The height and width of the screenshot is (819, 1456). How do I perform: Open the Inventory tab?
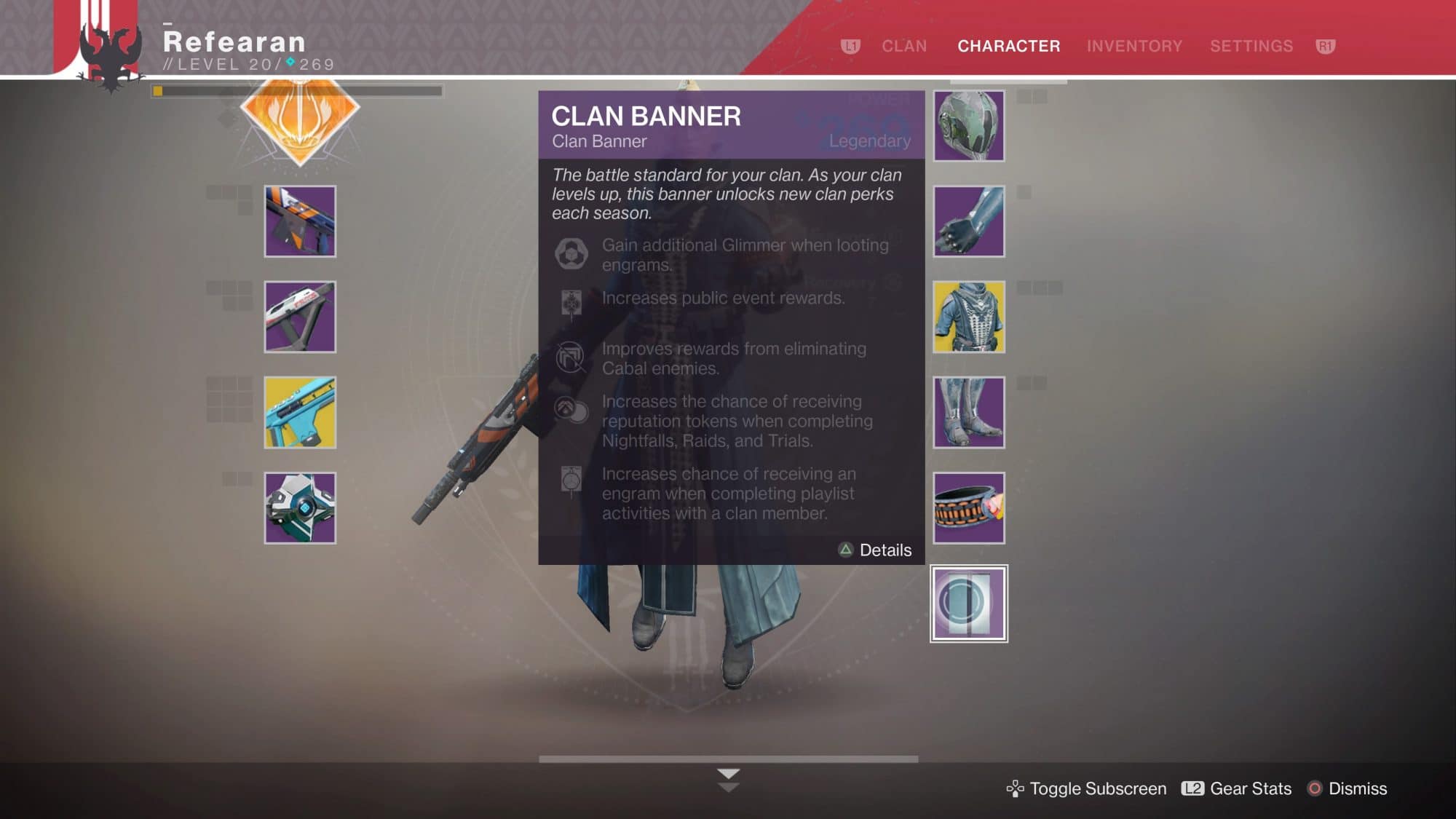tap(1134, 46)
